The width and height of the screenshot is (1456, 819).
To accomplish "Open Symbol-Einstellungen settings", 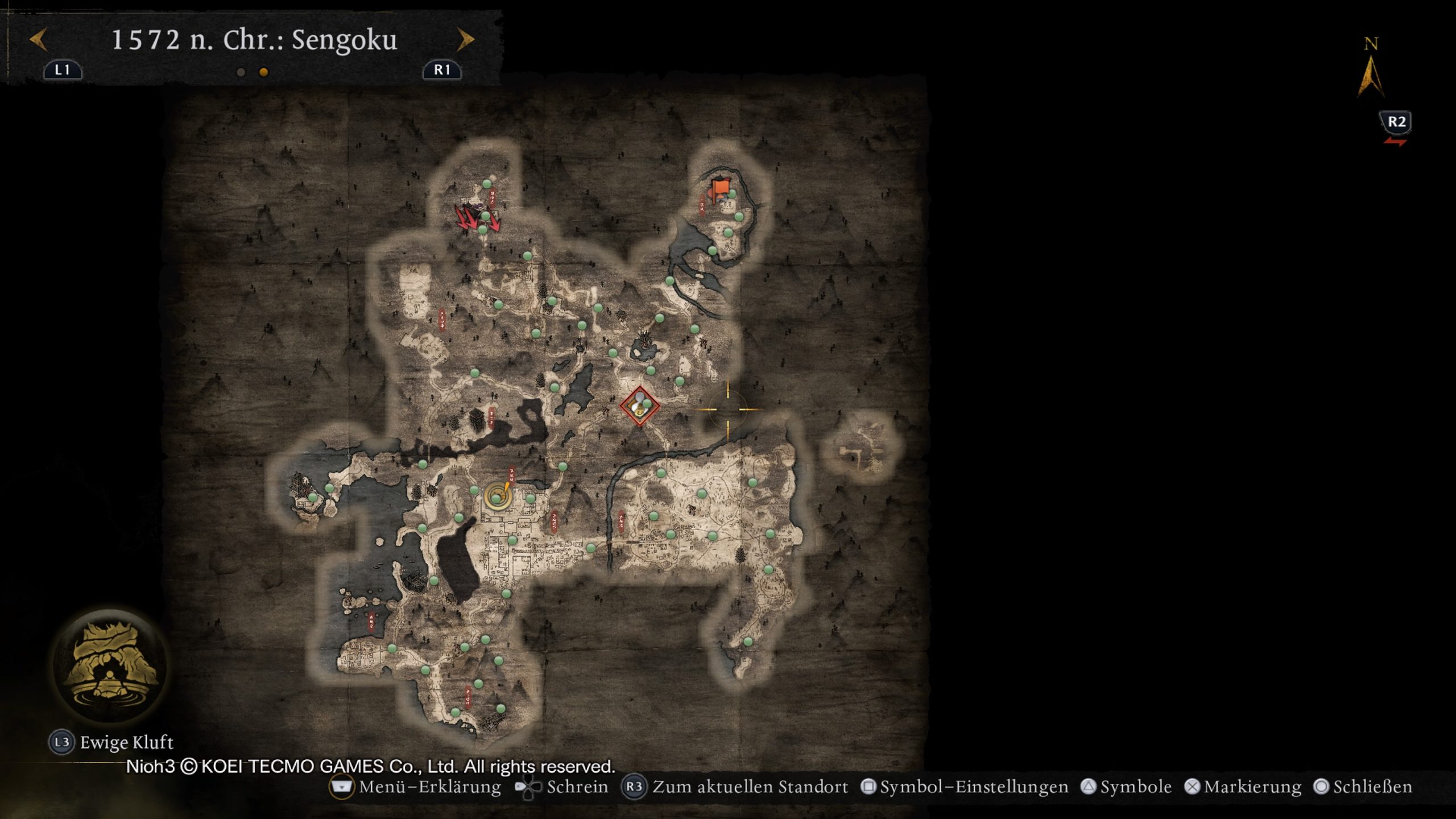I will pyautogui.click(x=966, y=787).
